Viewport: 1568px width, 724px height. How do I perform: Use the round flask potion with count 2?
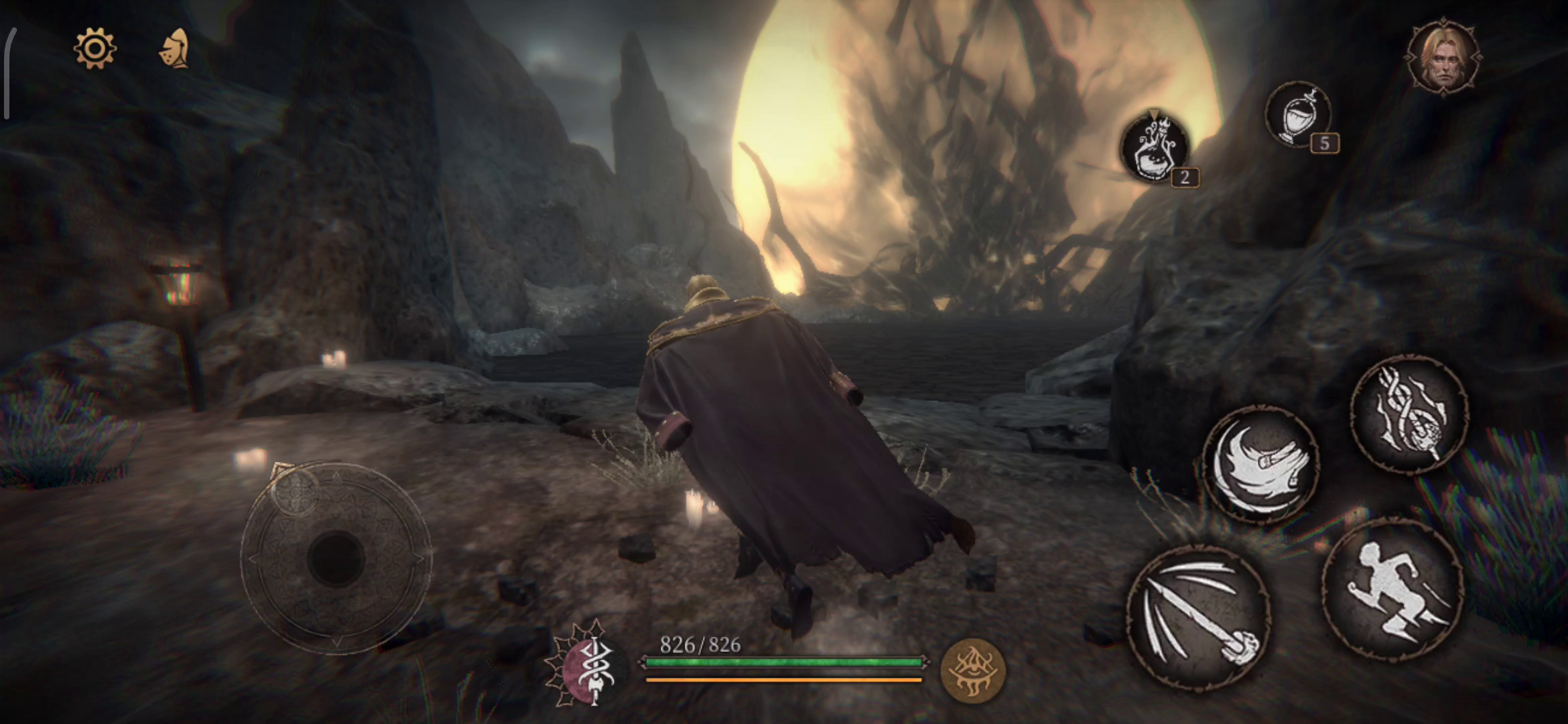(1154, 148)
